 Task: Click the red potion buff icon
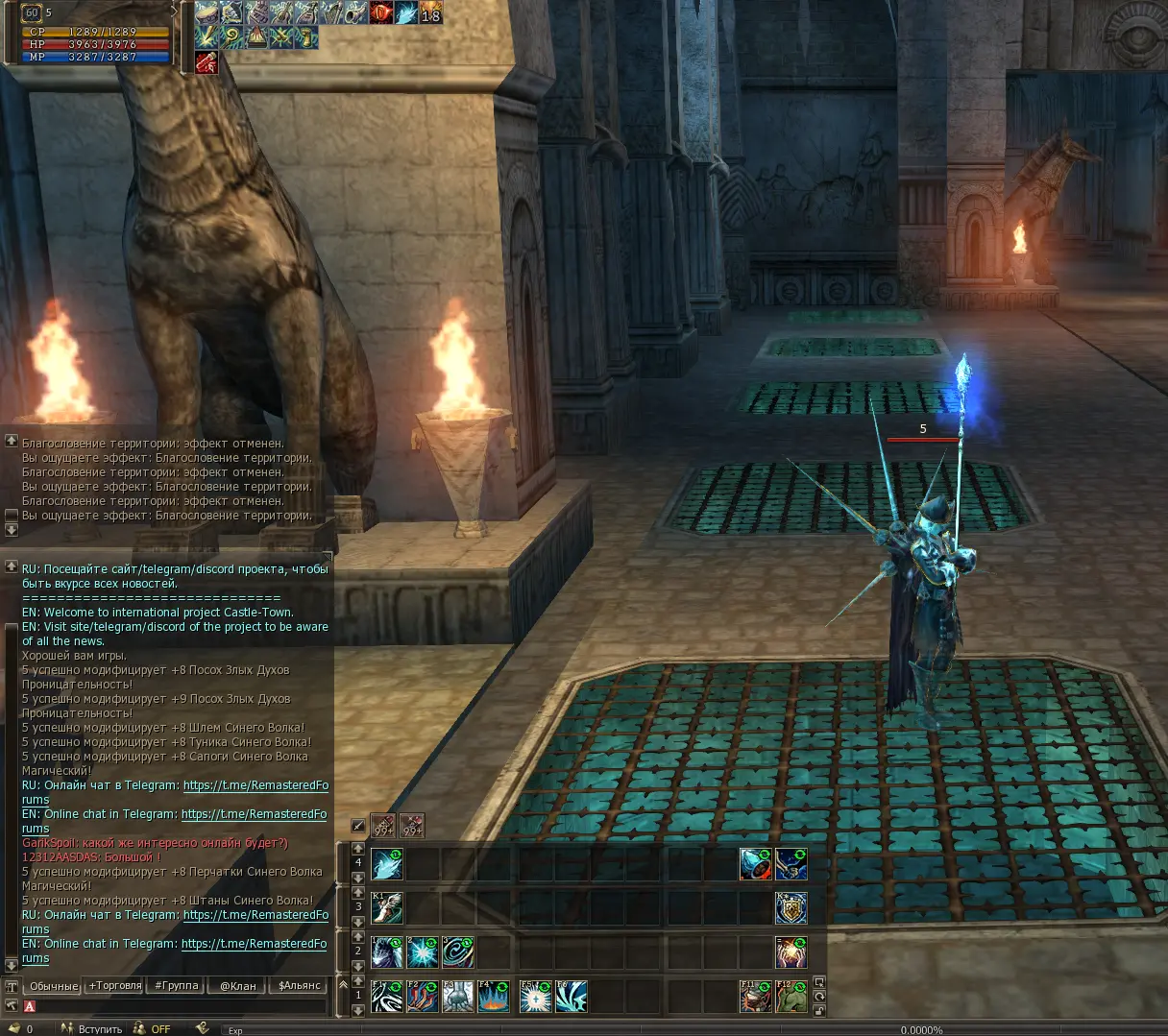[207, 62]
